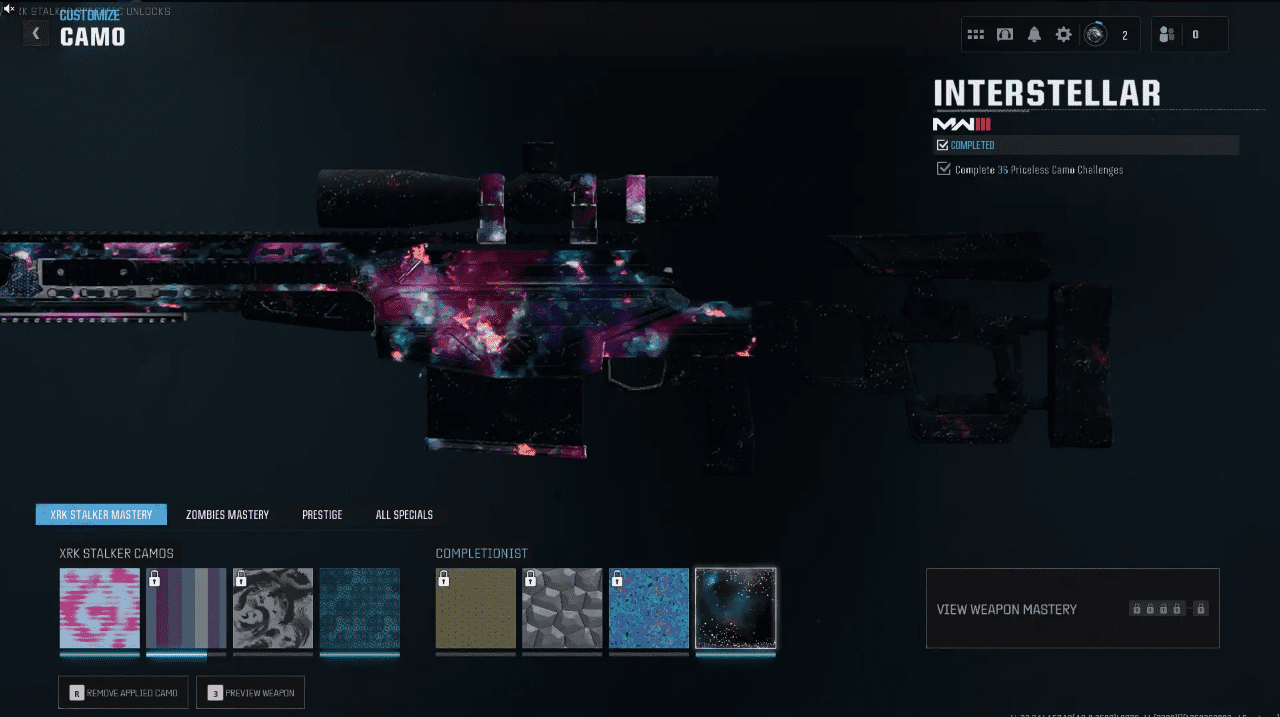Open the social friends panel
Viewport: 1280px width, 717px height.
[1167, 35]
